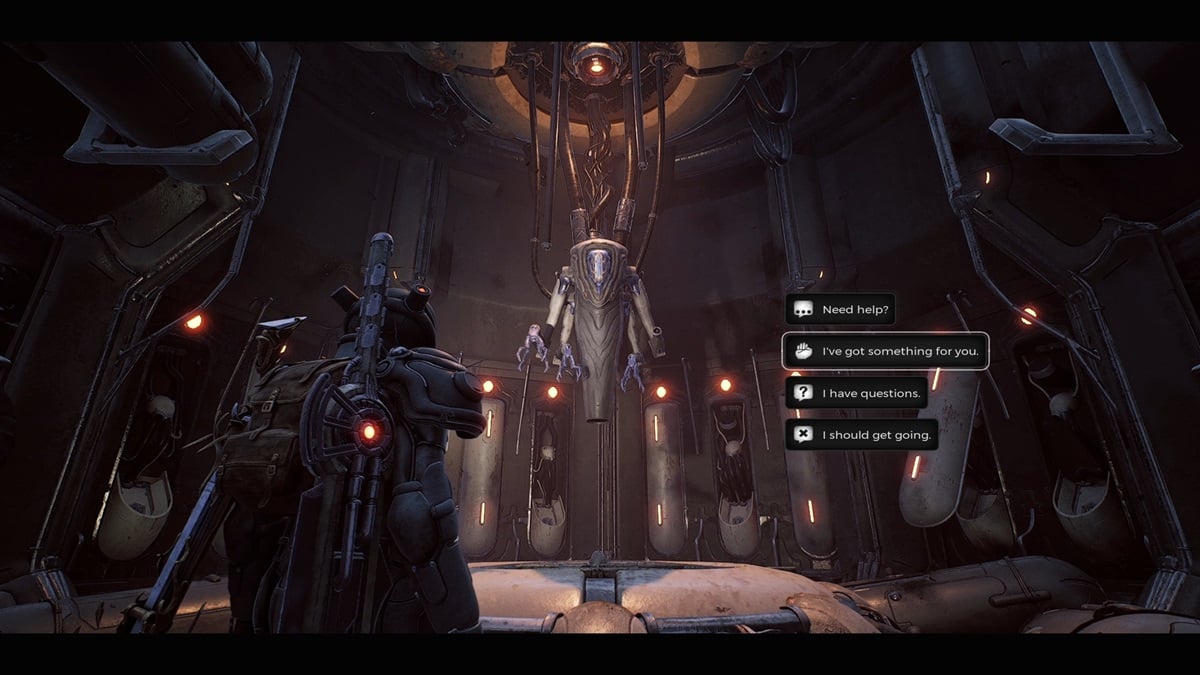Screen dimensions: 1200x675
Task: End conversation with "I should get going."
Action: 861,435
